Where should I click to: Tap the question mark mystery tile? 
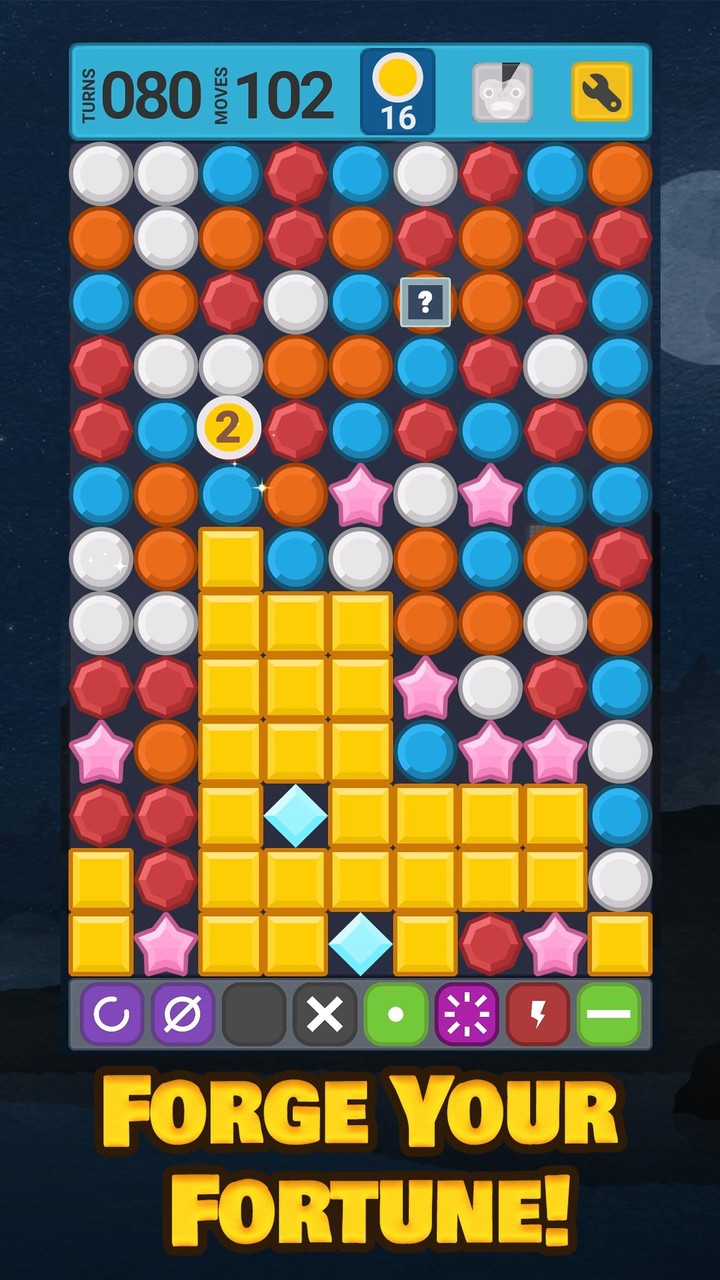click(x=425, y=302)
